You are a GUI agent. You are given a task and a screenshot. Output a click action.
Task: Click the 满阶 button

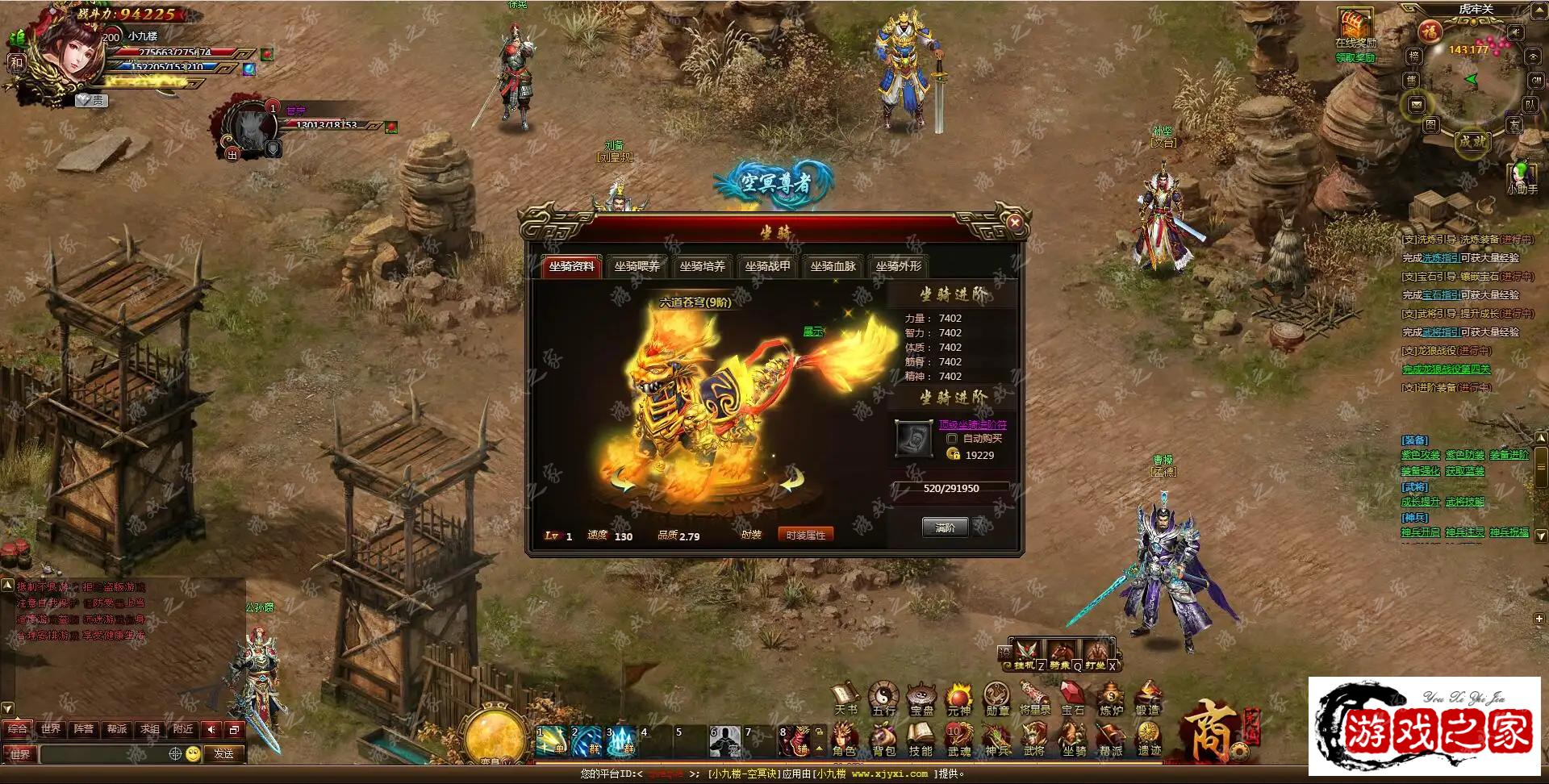pyautogui.click(x=945, y=528)
